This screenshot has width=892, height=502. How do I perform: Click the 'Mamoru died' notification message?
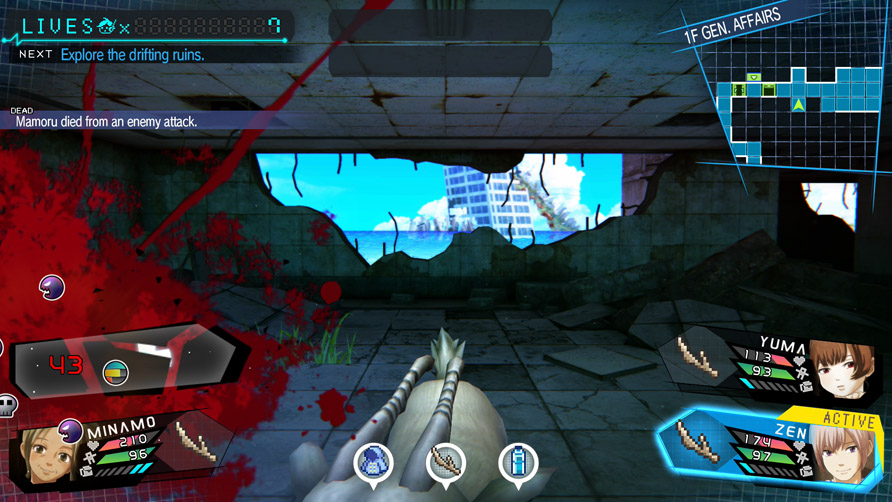coord(107,121)
